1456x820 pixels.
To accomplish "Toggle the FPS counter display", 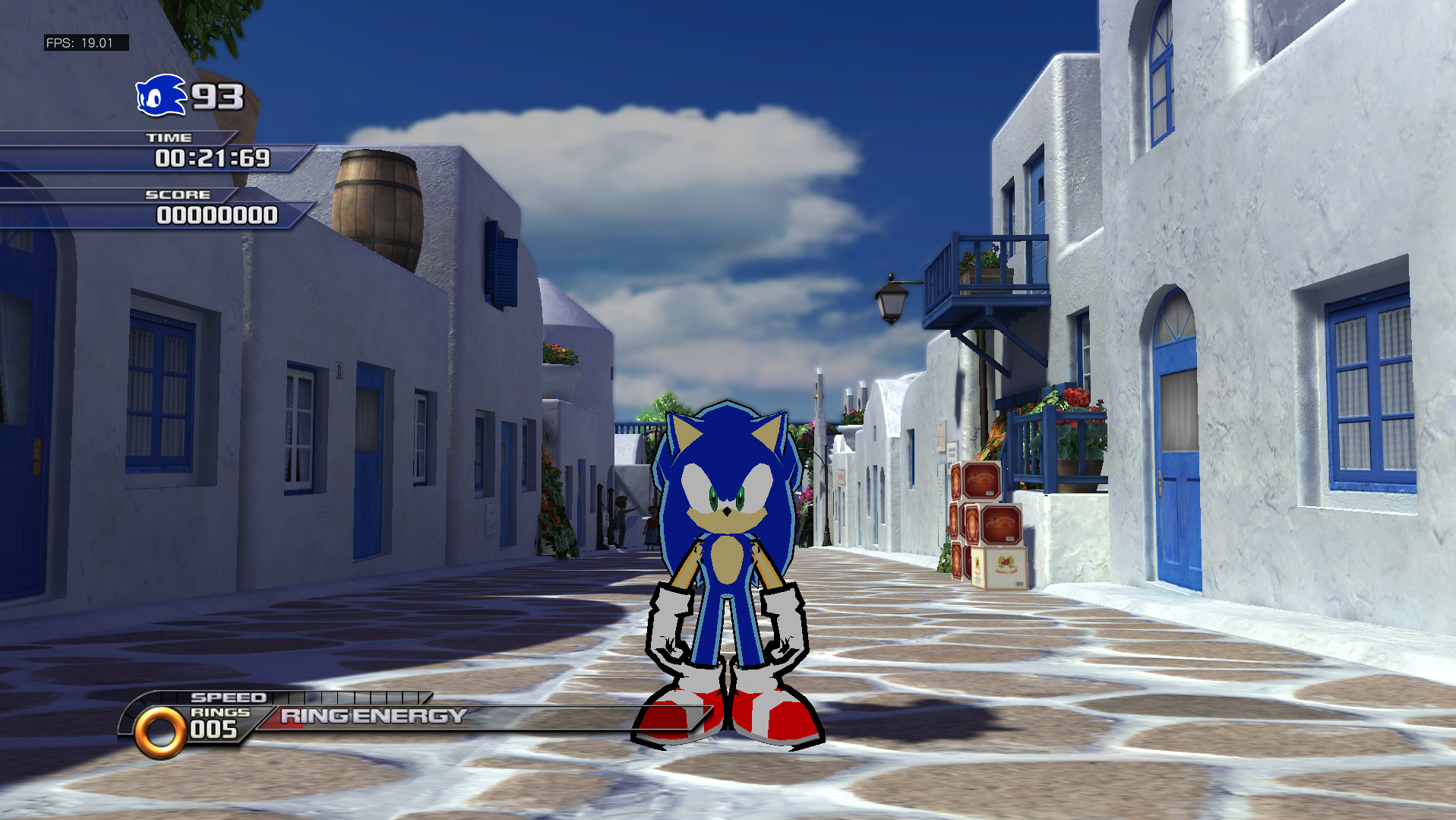I will click(x=84, y=43).
